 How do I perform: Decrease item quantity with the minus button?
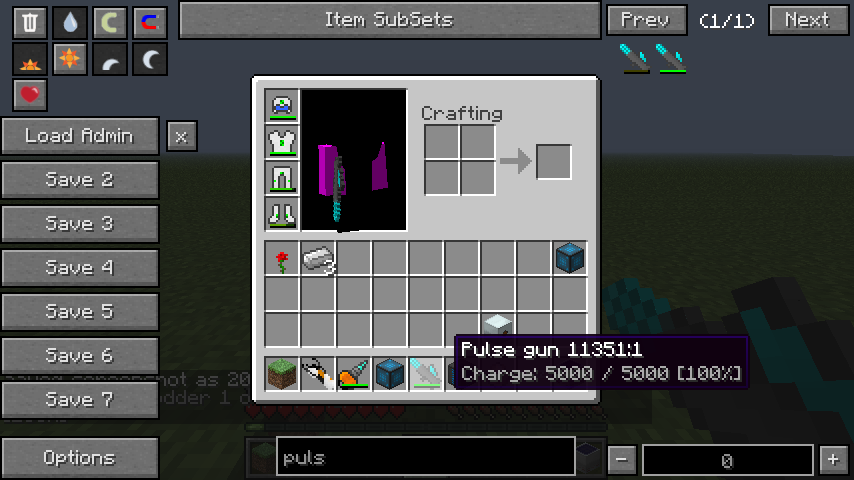coord(622,460)
